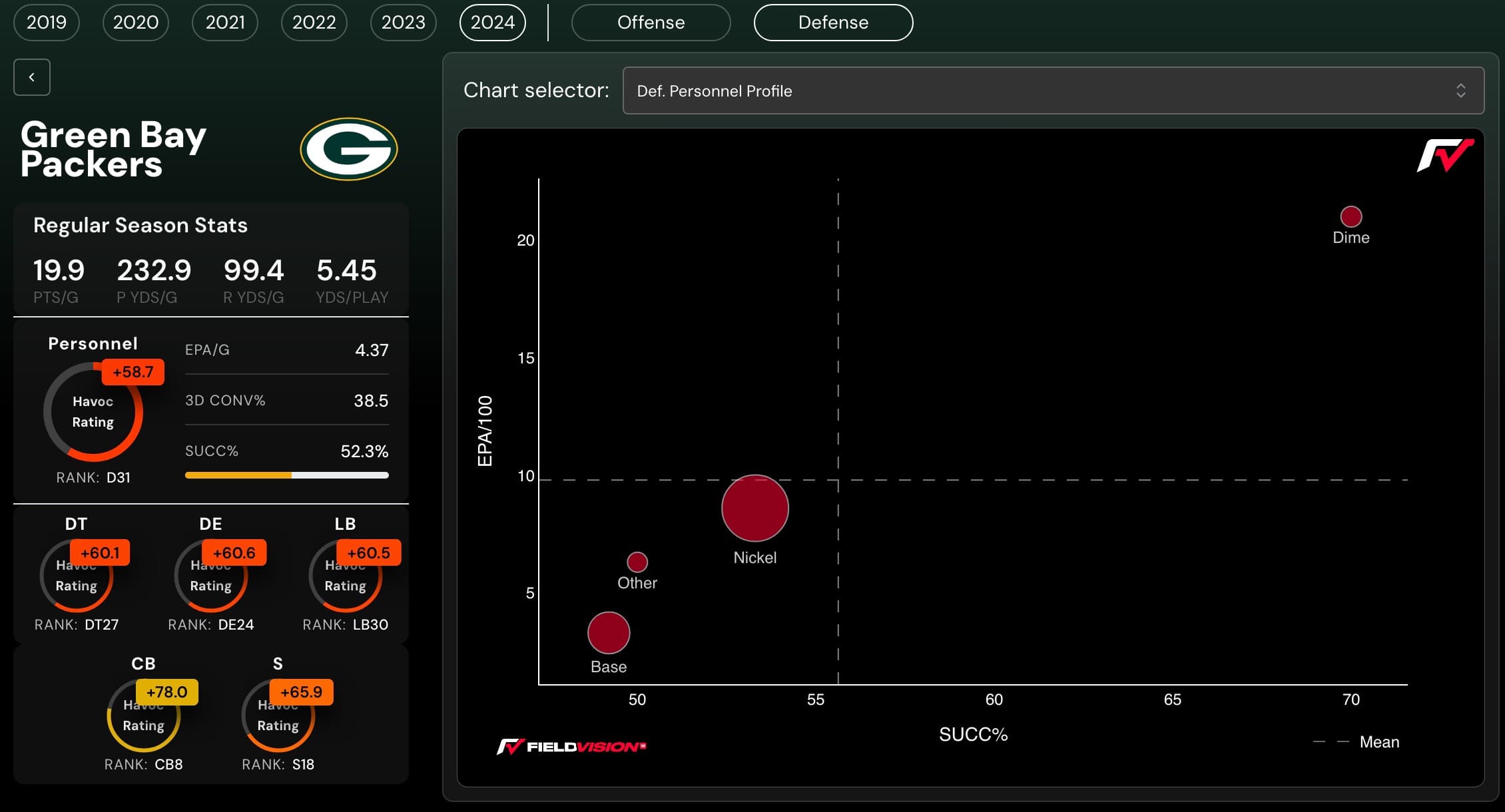The width and height of the screenshot is (1505, 812).
Task: Select the FieldVision watermark near x-axis
Action: 571,746
